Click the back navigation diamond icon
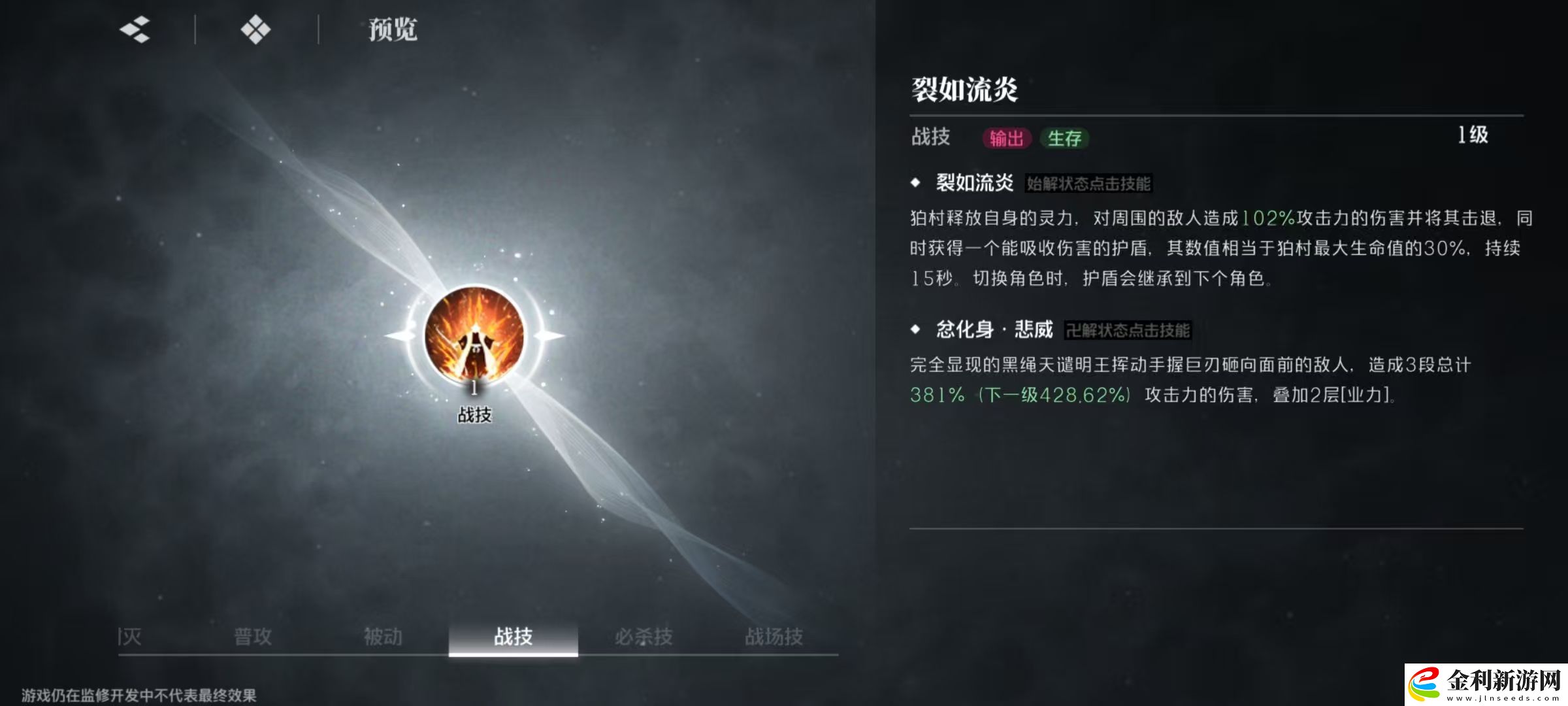1568x706 pixels. coord(133,29)
